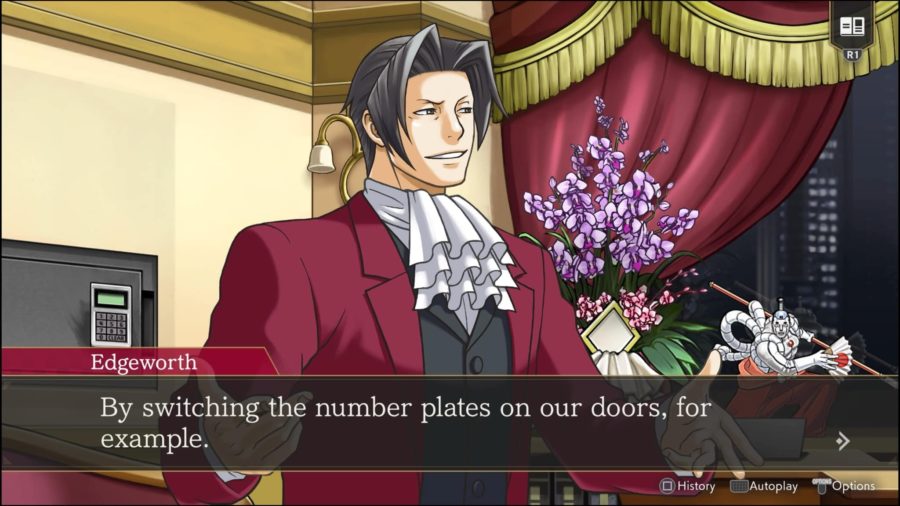Open the dialogue History log

click(x=687, y=486)
